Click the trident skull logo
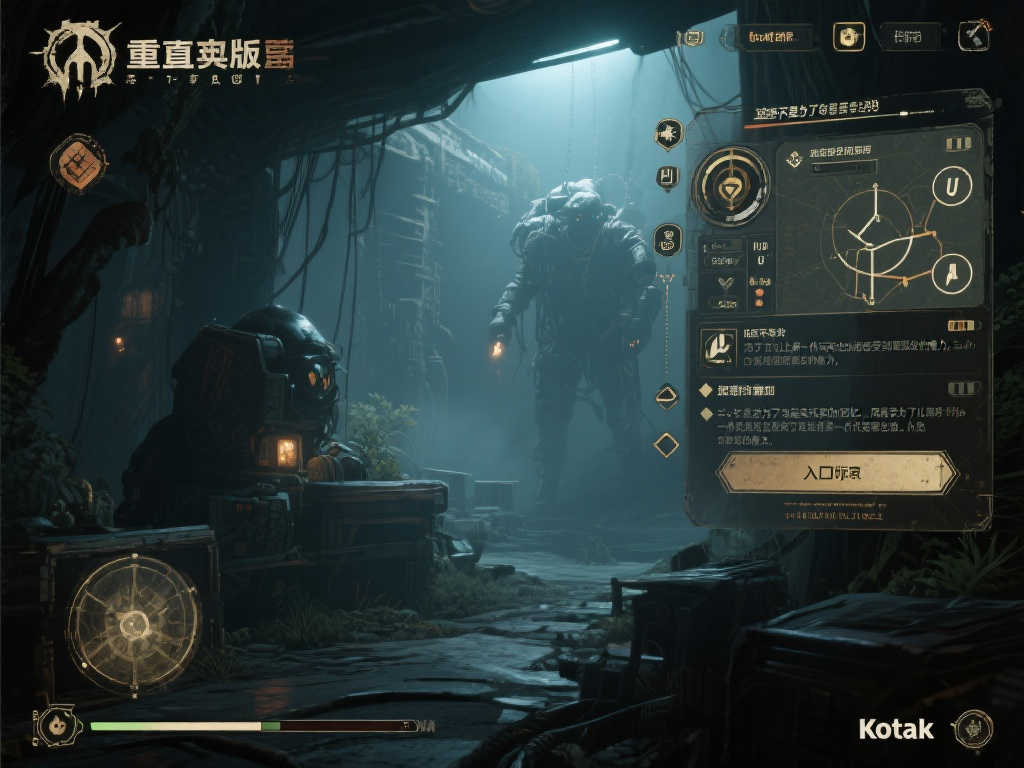This screenshot has height=768, width=1024. 75,58
